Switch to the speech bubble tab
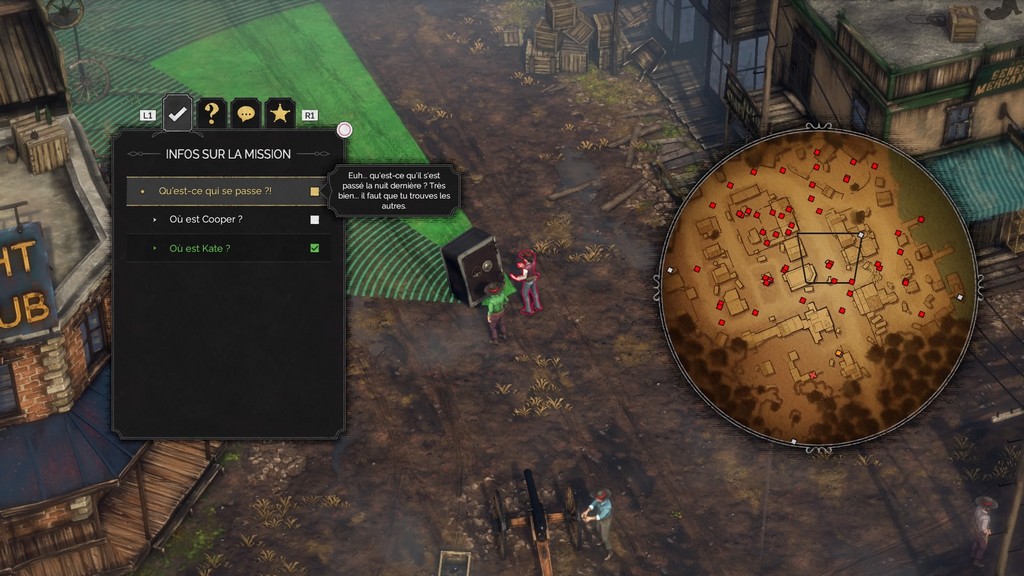The height and width of the screenshot is (576, 1024). click(x=246, y=114)
